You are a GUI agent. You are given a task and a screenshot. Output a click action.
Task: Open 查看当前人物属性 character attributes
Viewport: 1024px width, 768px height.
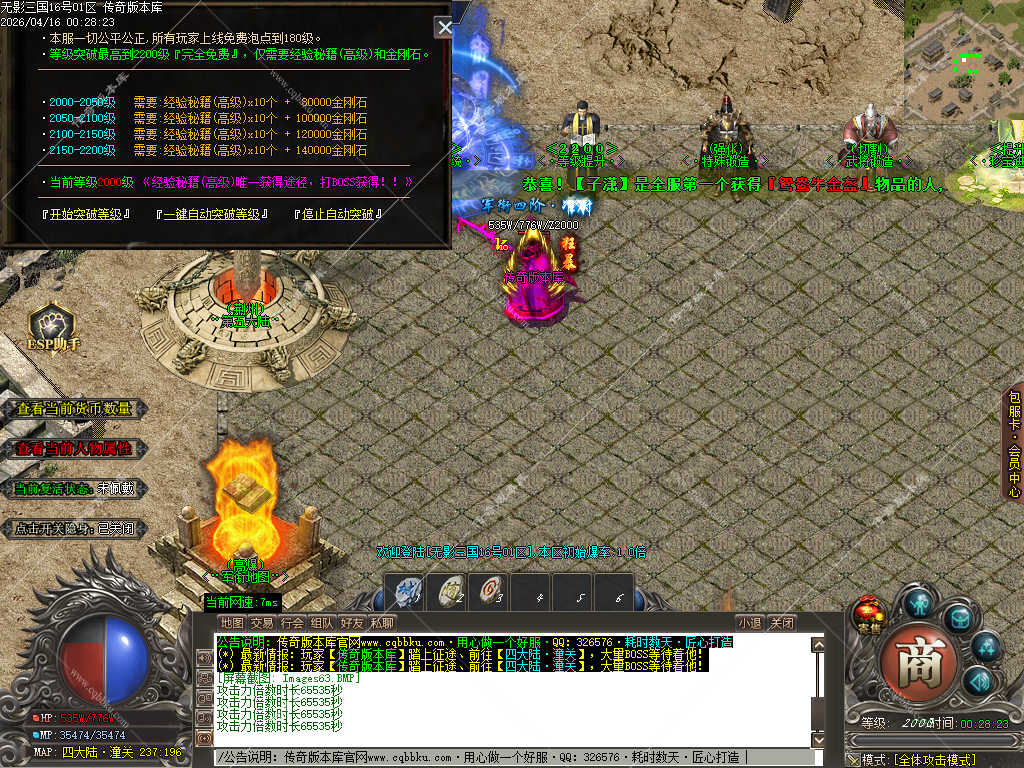tap(74, 449)
